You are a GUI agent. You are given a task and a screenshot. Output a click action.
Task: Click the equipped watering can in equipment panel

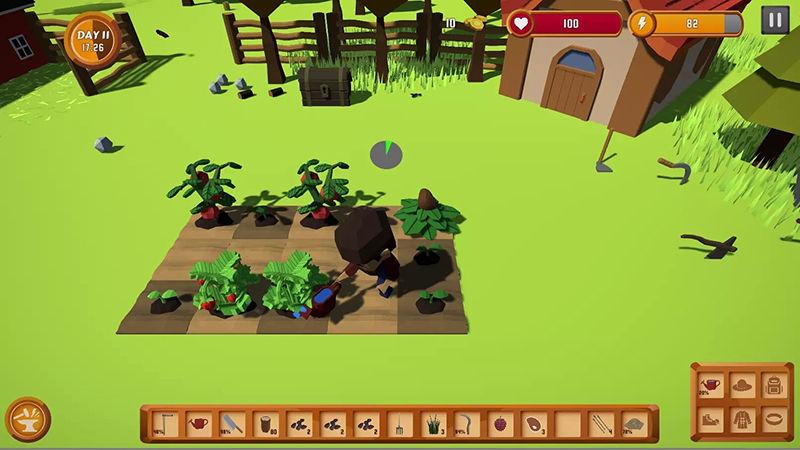[x=710, y=384]
